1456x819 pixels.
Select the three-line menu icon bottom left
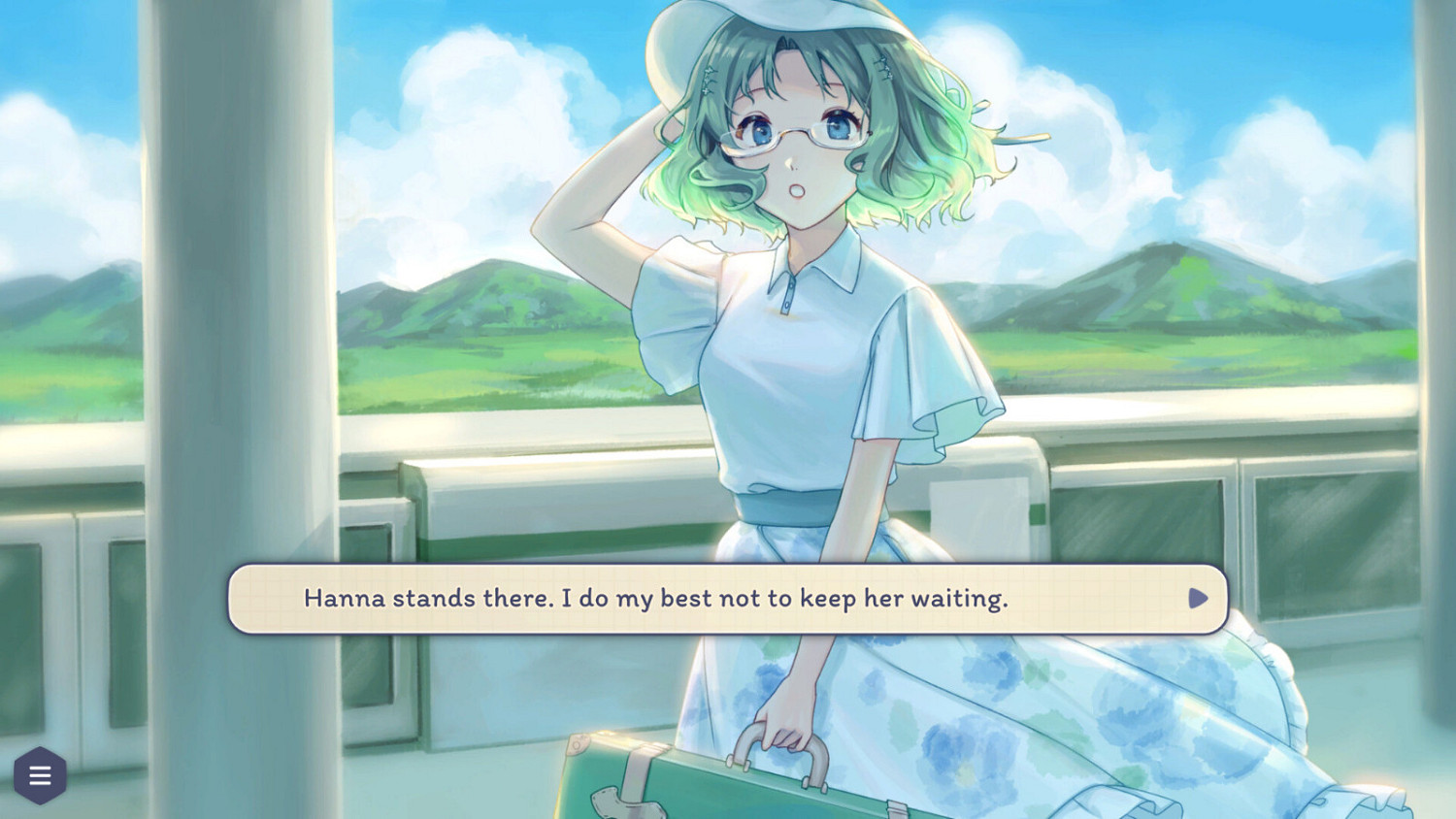40,774
